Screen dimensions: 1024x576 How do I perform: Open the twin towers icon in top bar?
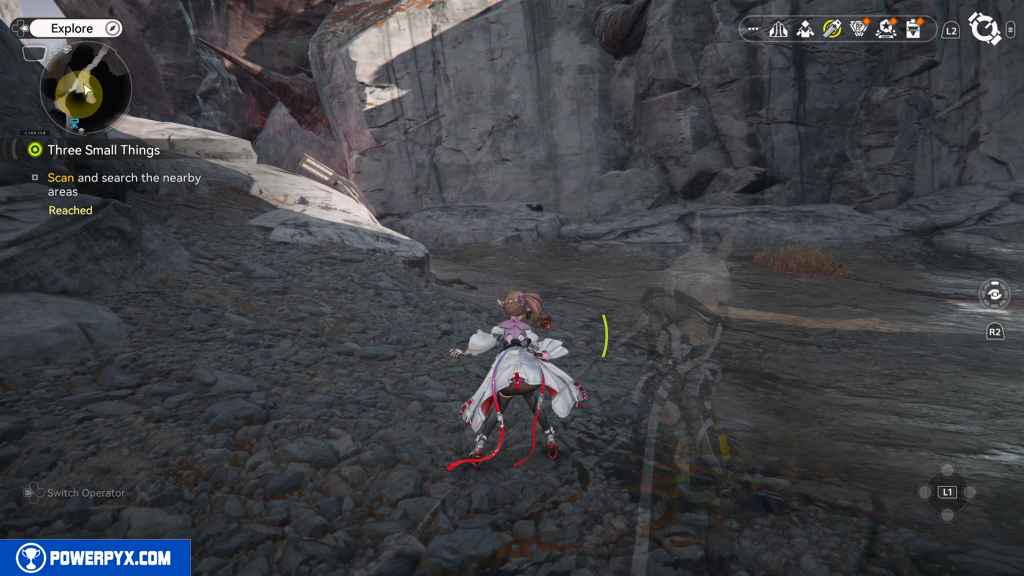click(x=778, y=29)
